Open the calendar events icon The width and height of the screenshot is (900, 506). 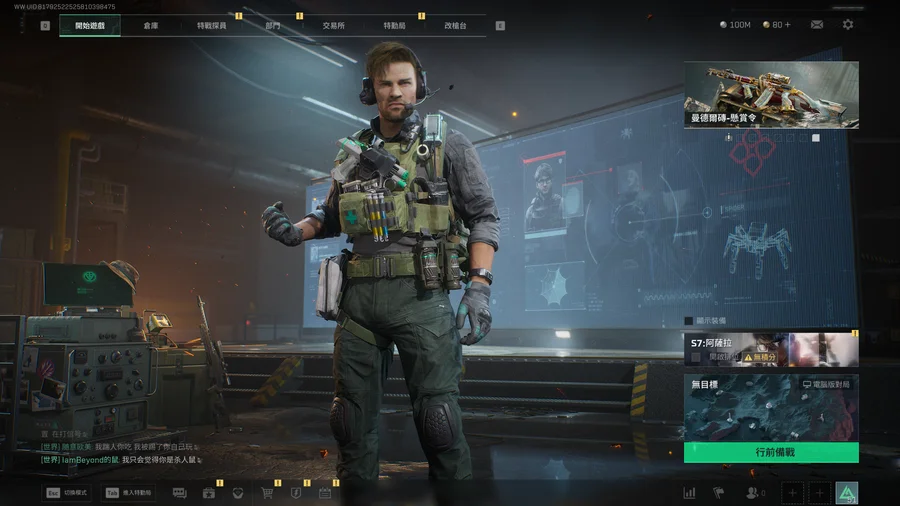(325, 493)
